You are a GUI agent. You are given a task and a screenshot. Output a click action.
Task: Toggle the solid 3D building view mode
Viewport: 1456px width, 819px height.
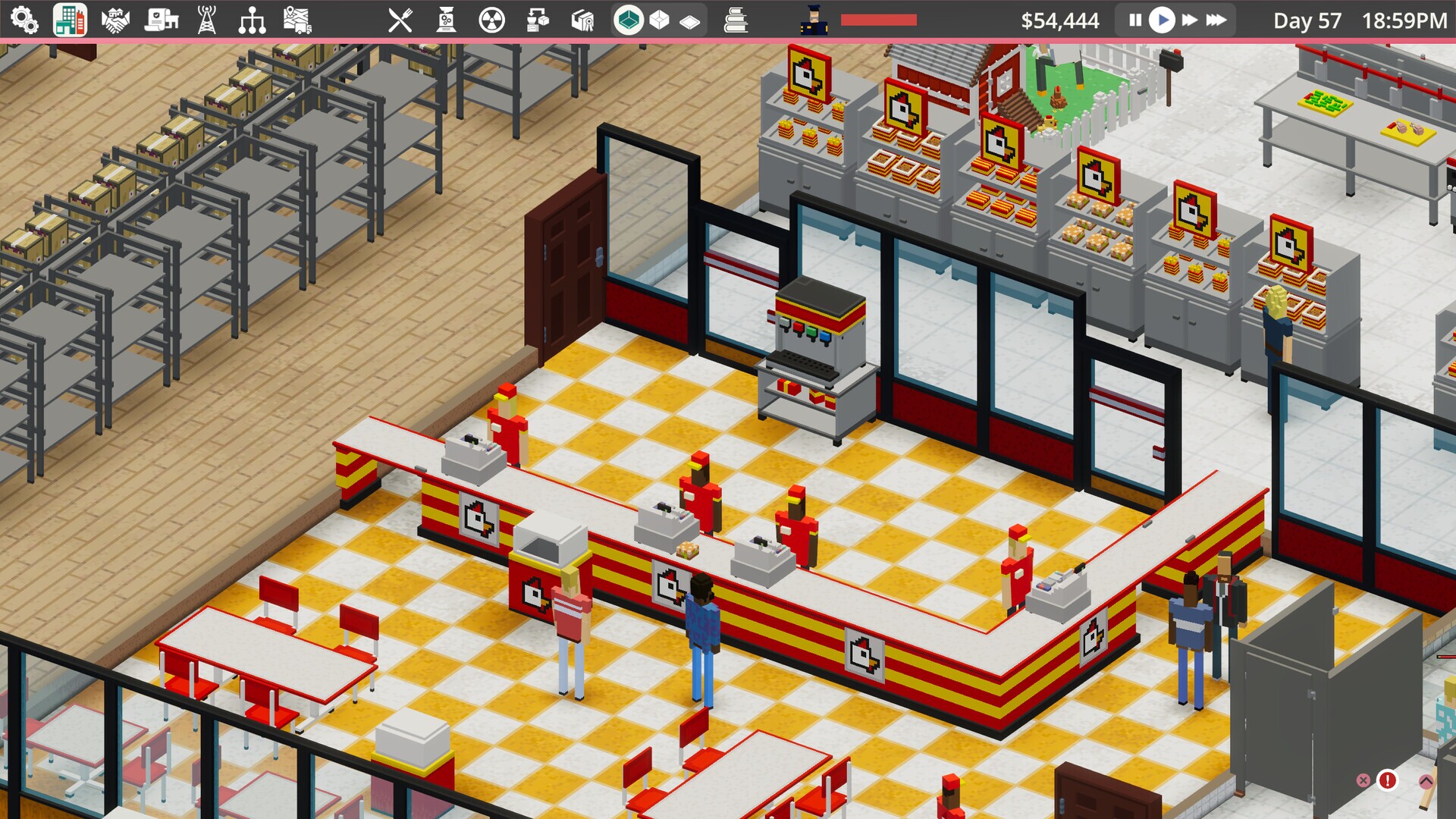[x=627, y=19]
